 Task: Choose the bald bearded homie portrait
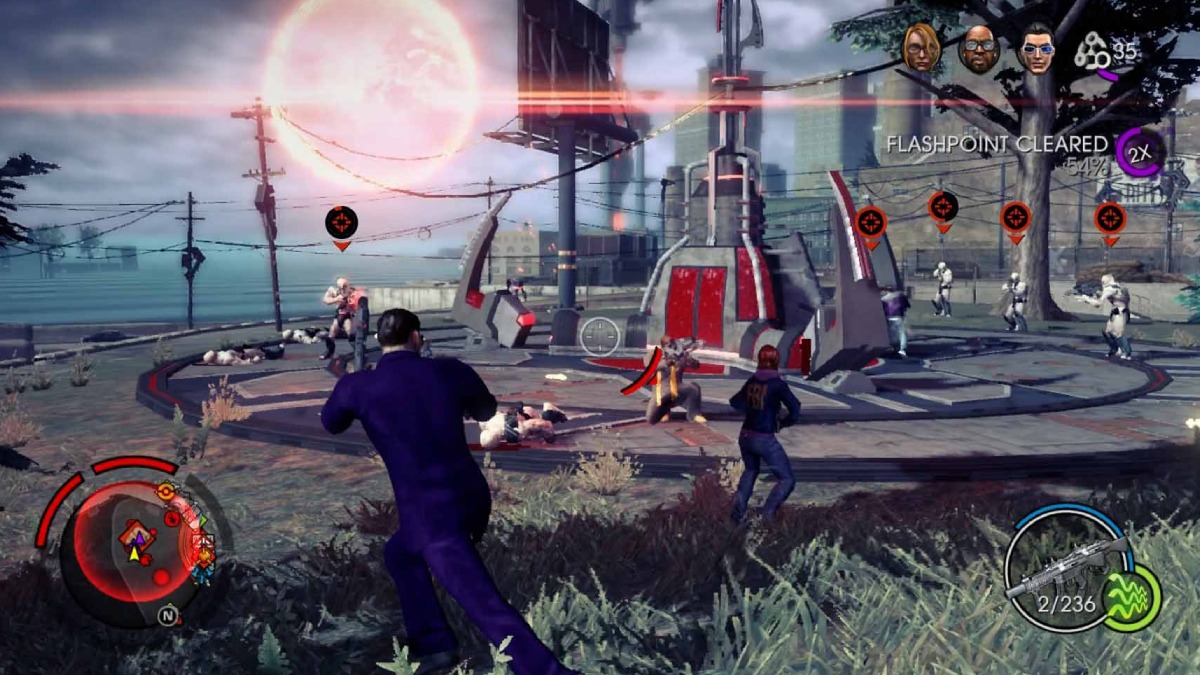[x=978, y=47]
